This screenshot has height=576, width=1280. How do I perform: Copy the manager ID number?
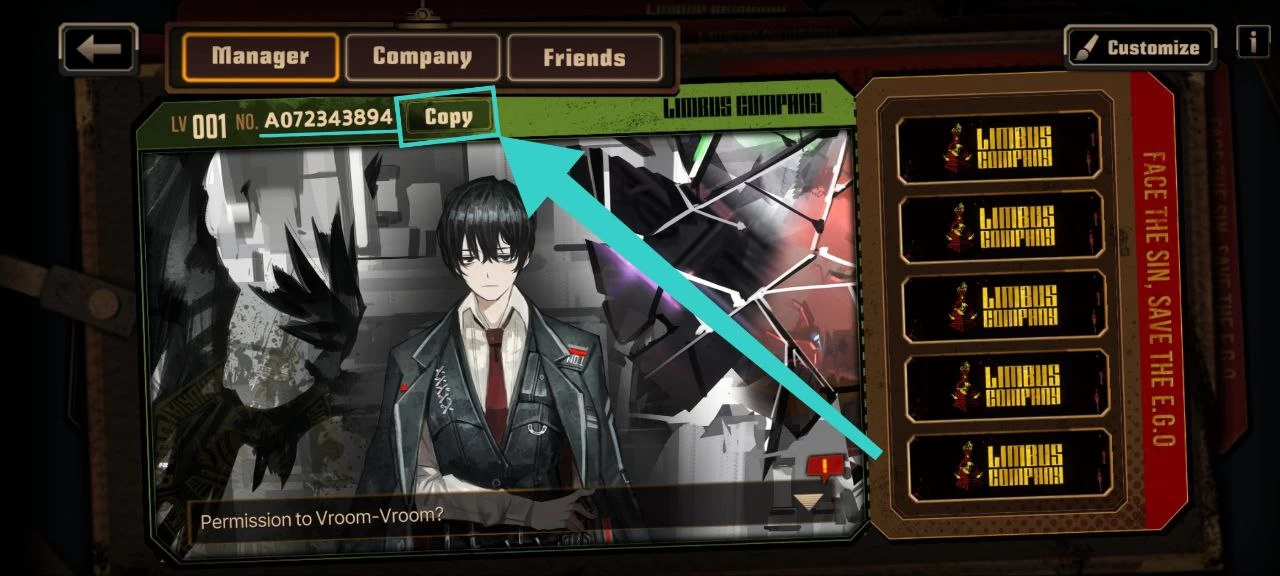coord(448,117)
